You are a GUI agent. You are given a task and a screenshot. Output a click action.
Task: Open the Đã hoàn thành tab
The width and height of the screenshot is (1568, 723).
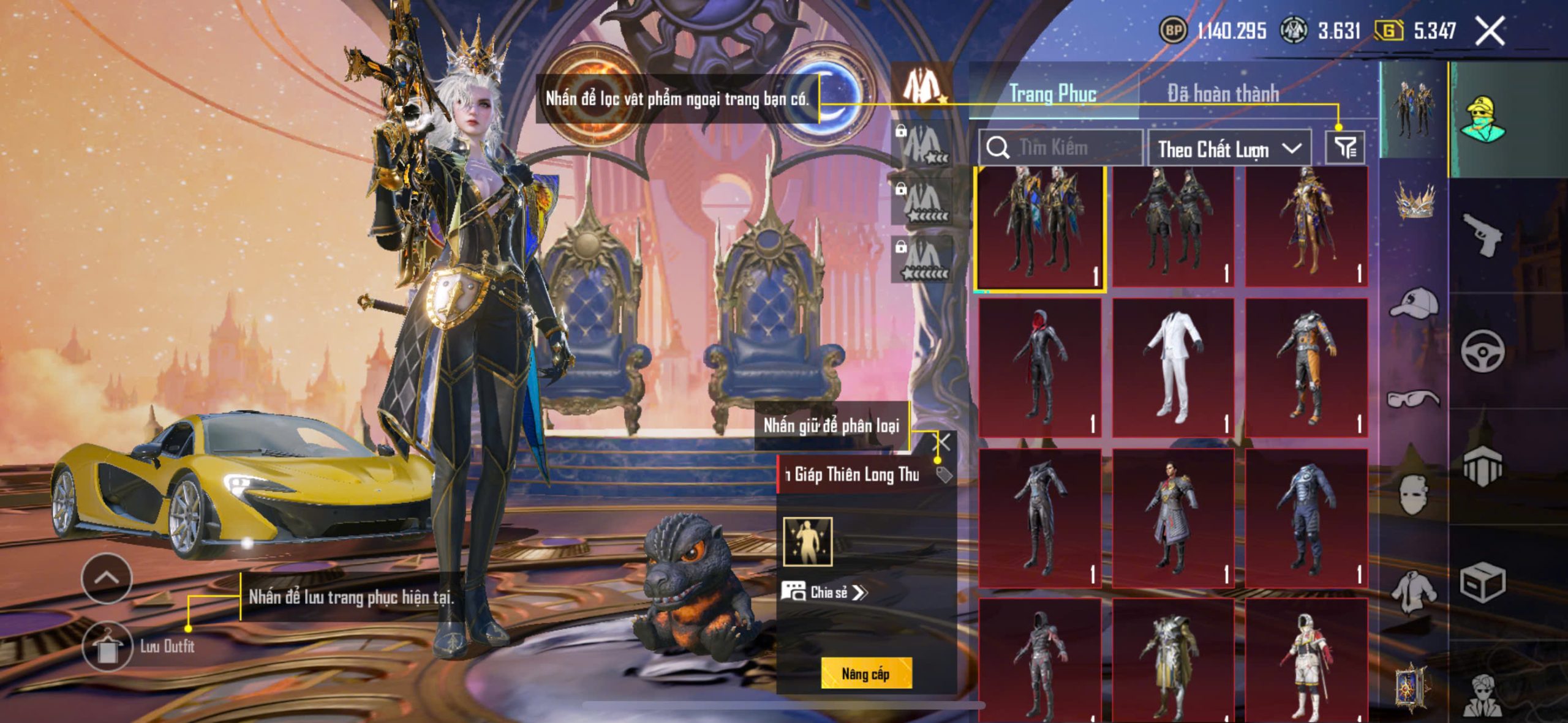click(1223, 94)
